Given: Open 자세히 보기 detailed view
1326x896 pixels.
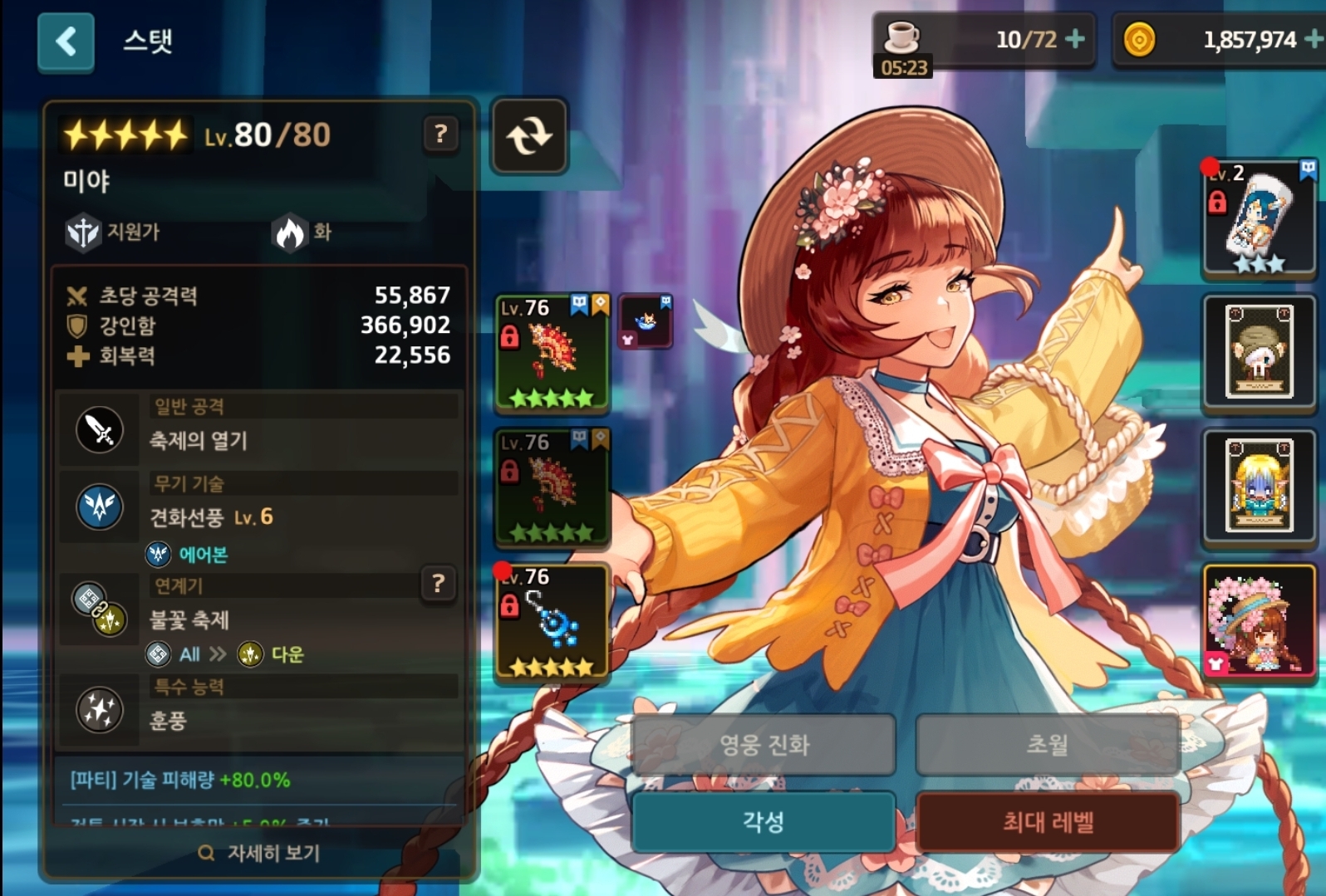Looking at the screenshot, I should coord(259,853).
